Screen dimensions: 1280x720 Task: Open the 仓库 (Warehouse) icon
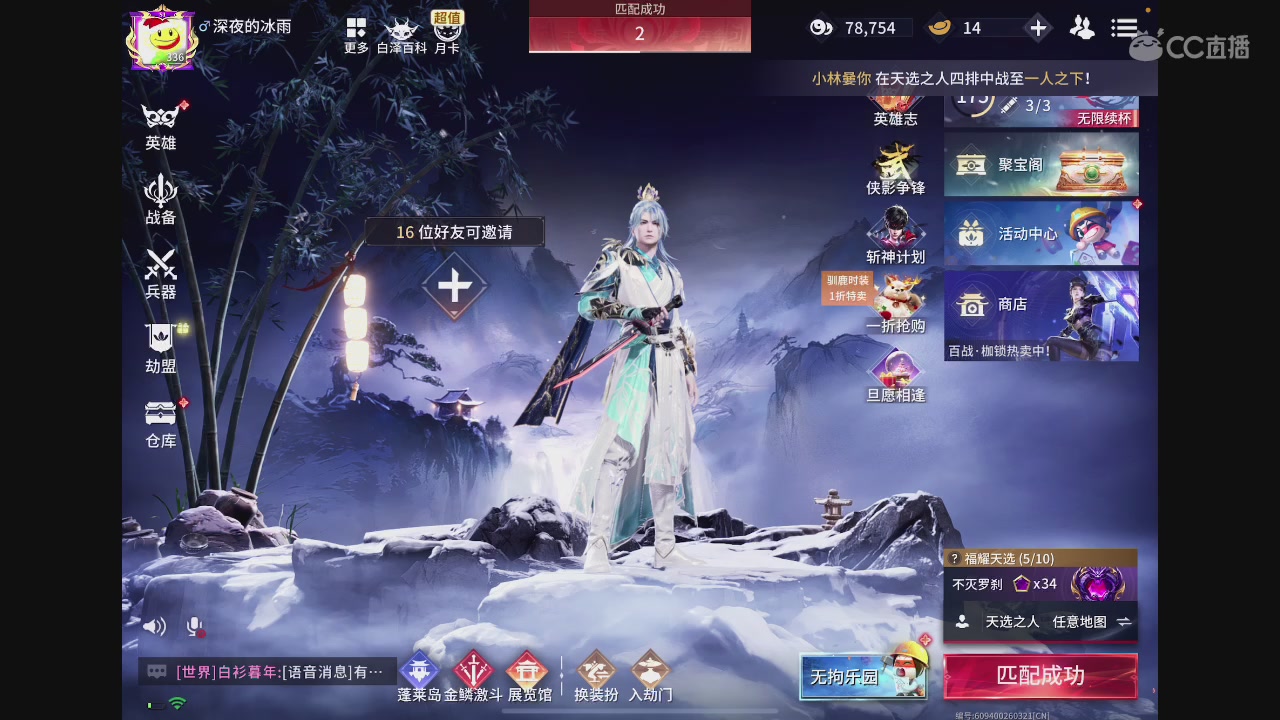tap(161, 422)
